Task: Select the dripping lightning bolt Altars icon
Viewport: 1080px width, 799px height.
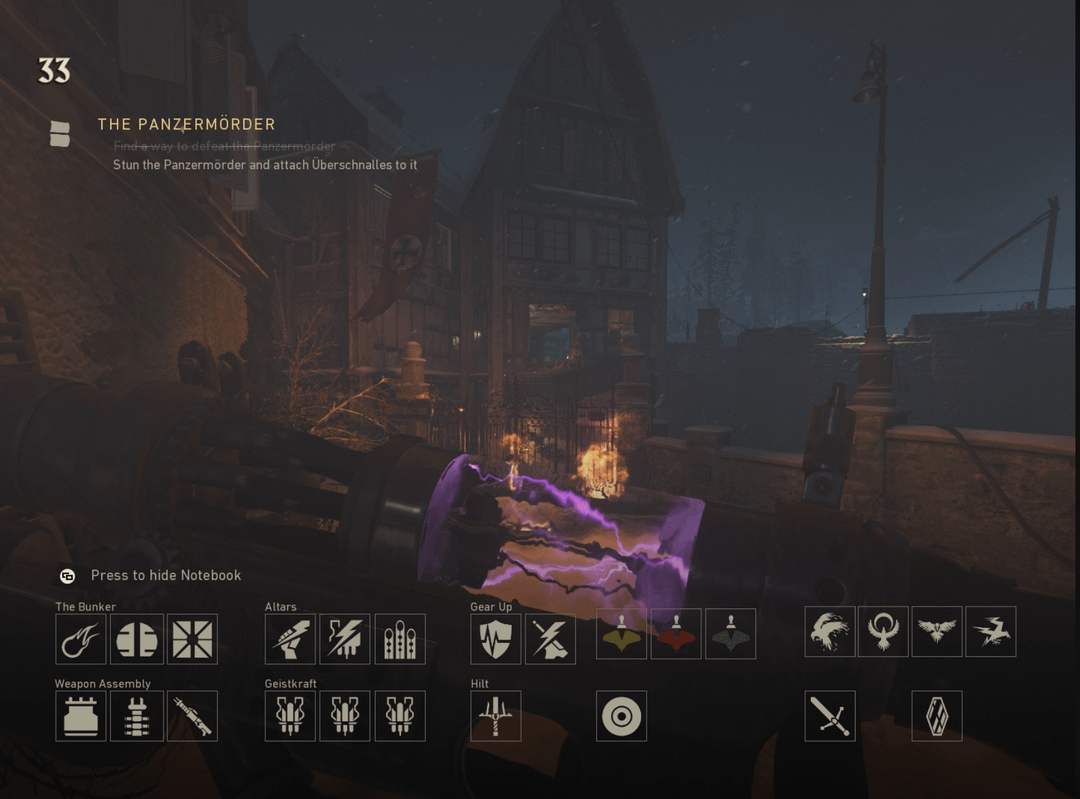Action: 345,639
